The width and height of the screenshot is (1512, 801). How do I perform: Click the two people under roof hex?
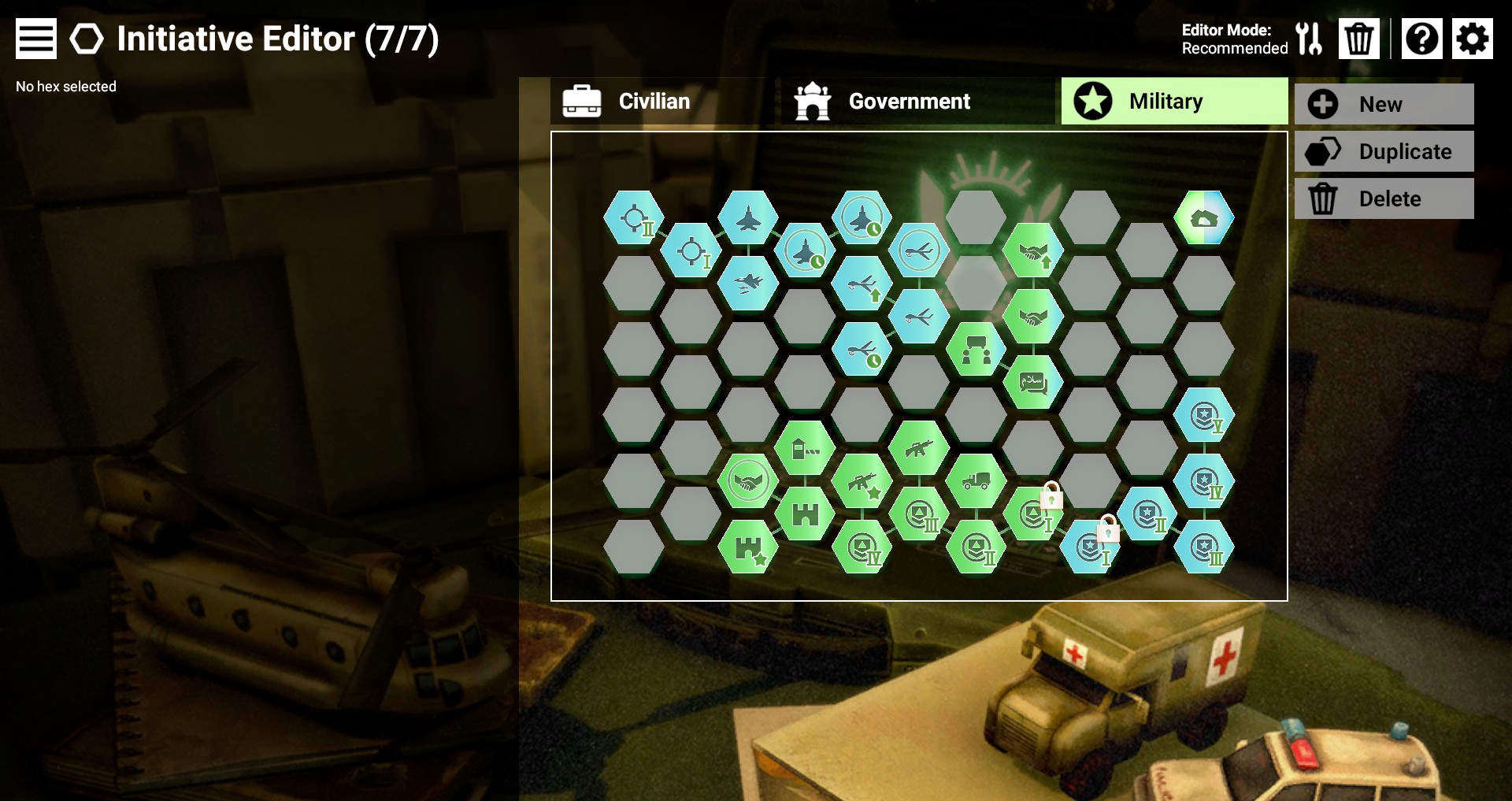(976, 349)
